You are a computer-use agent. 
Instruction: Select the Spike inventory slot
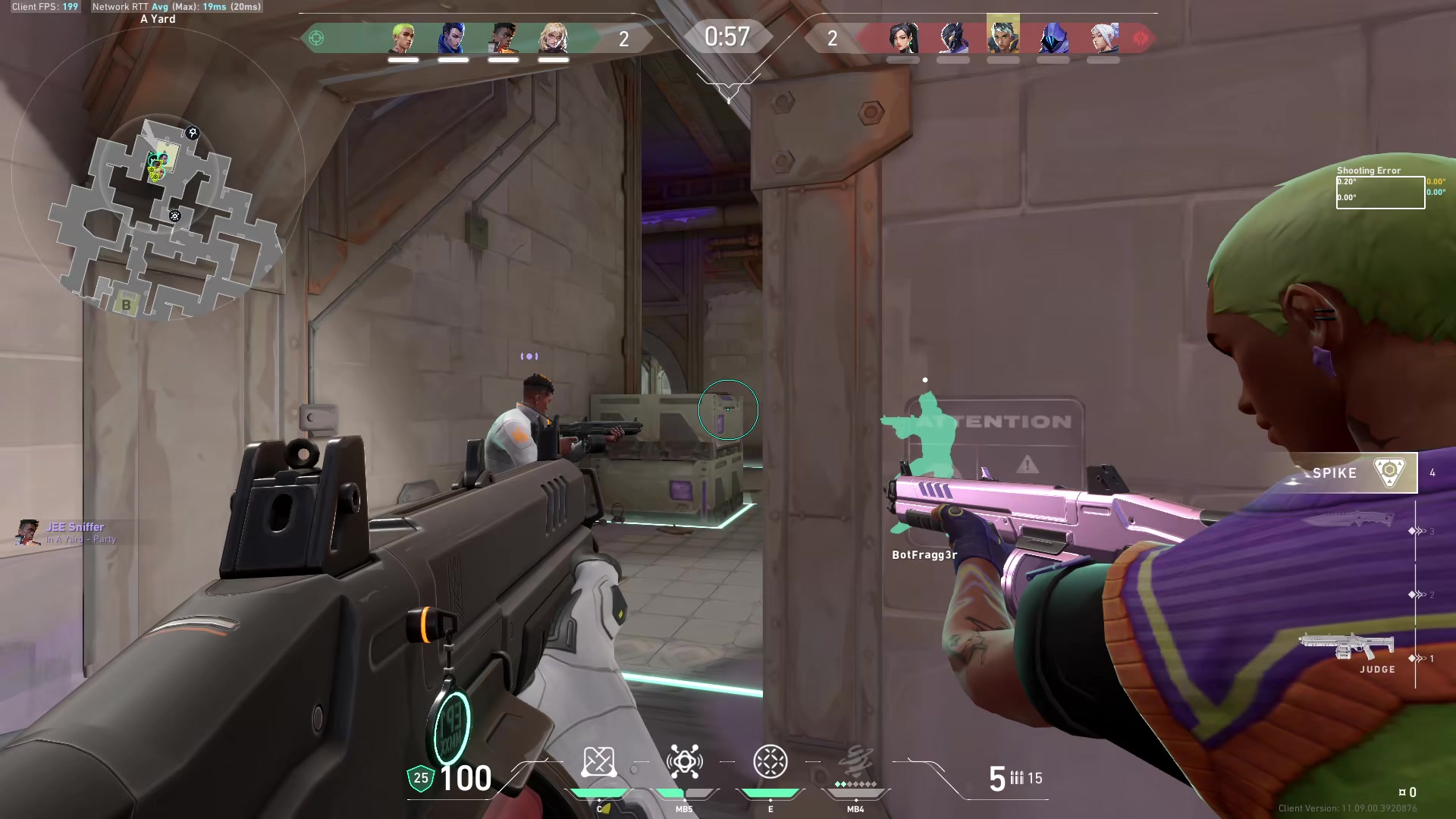(x=1357, y=472)
